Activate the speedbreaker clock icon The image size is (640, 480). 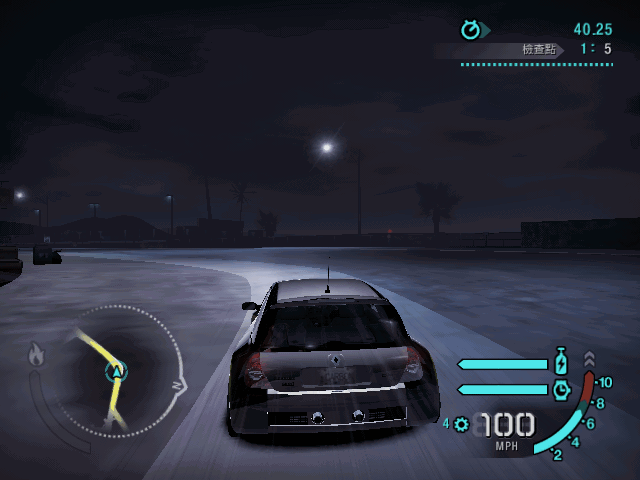point(561,388)
